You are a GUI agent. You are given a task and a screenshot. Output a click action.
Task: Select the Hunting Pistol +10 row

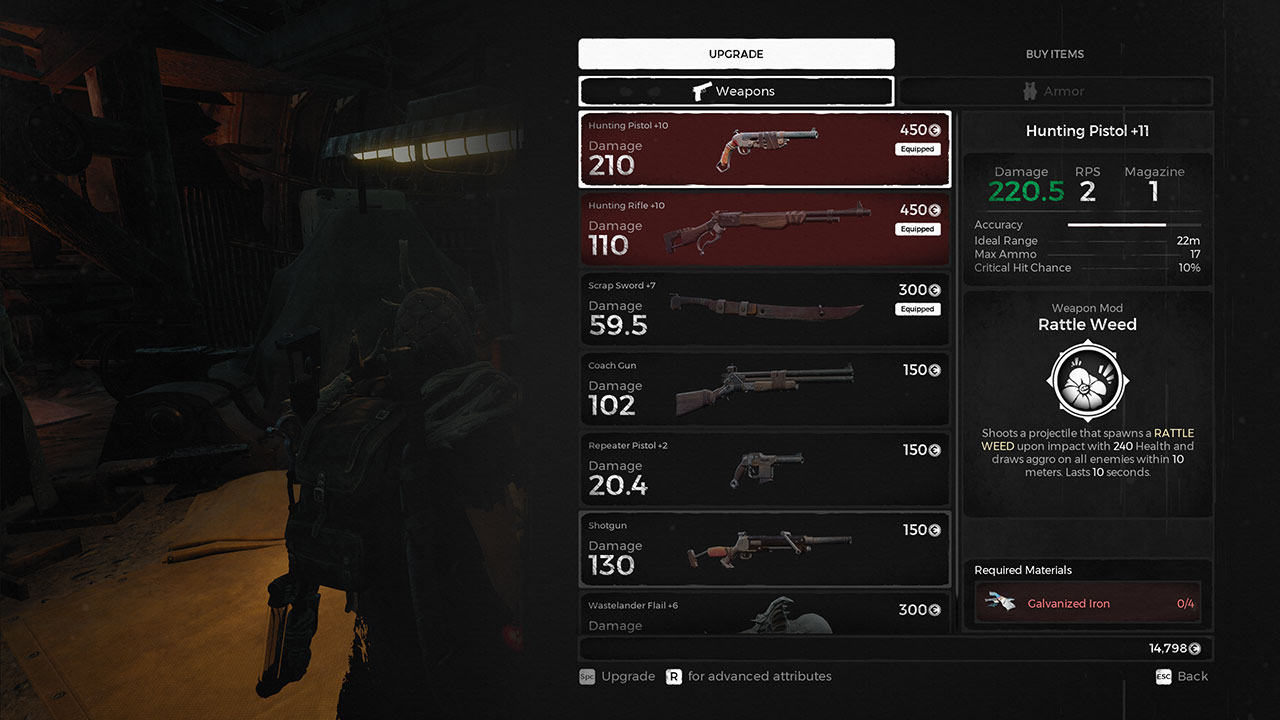pyautogui.click(x=765, y=149)
